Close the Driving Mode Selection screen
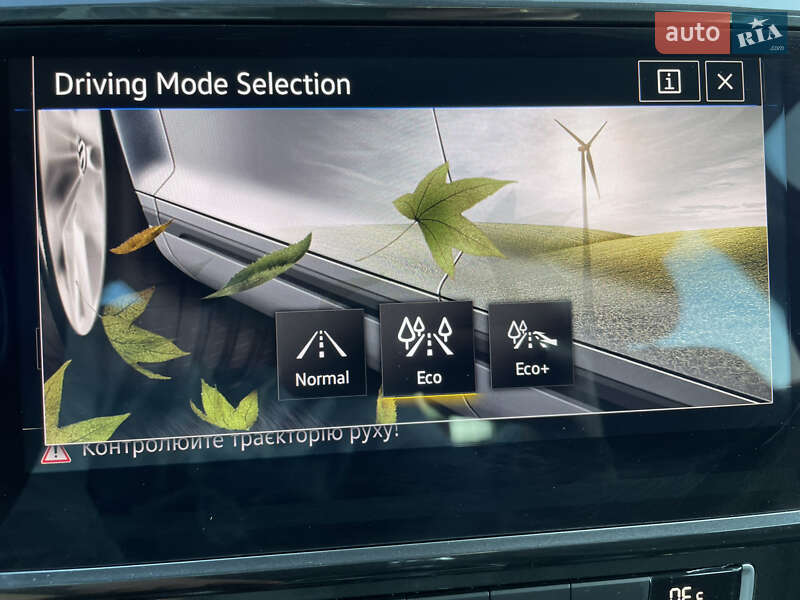 [x=725, y=82]
